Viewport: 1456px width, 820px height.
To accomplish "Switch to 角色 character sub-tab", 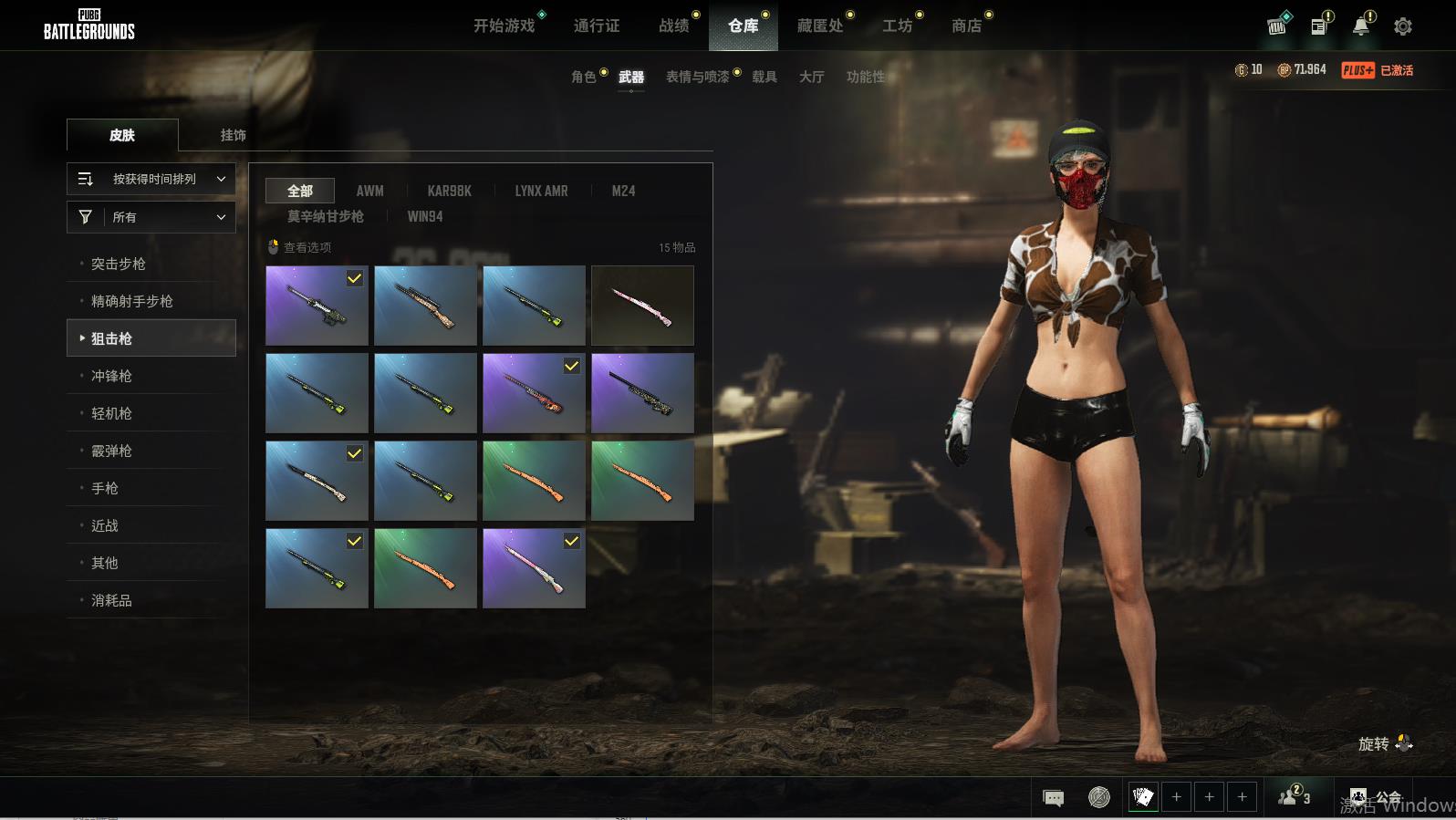I will pyautogui.click(x=583, y=77).
